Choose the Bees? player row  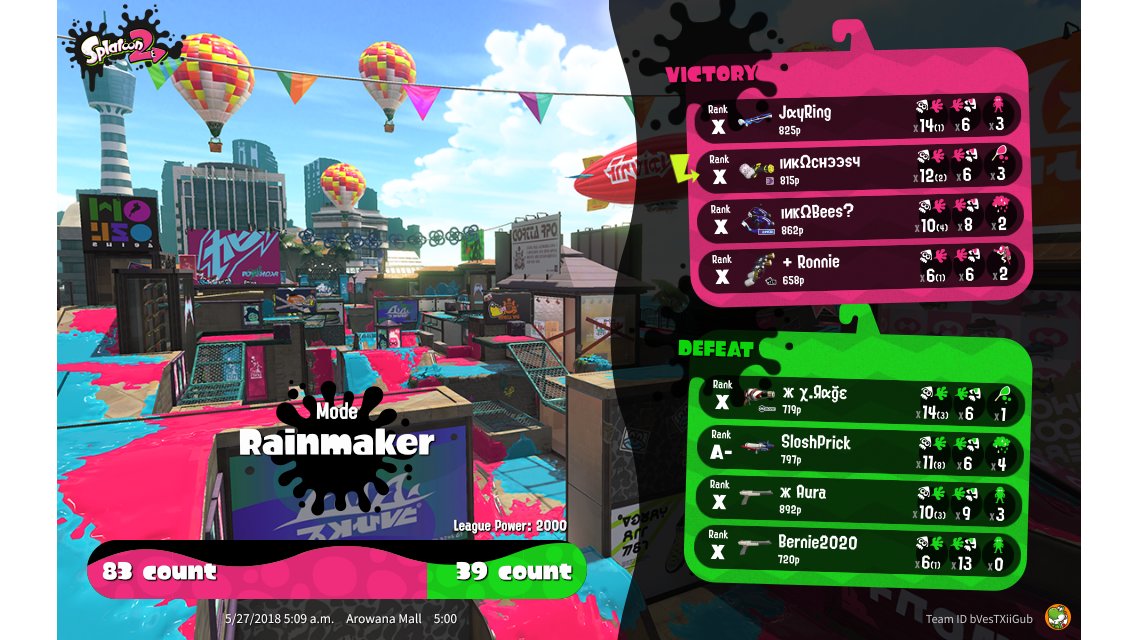860,218
